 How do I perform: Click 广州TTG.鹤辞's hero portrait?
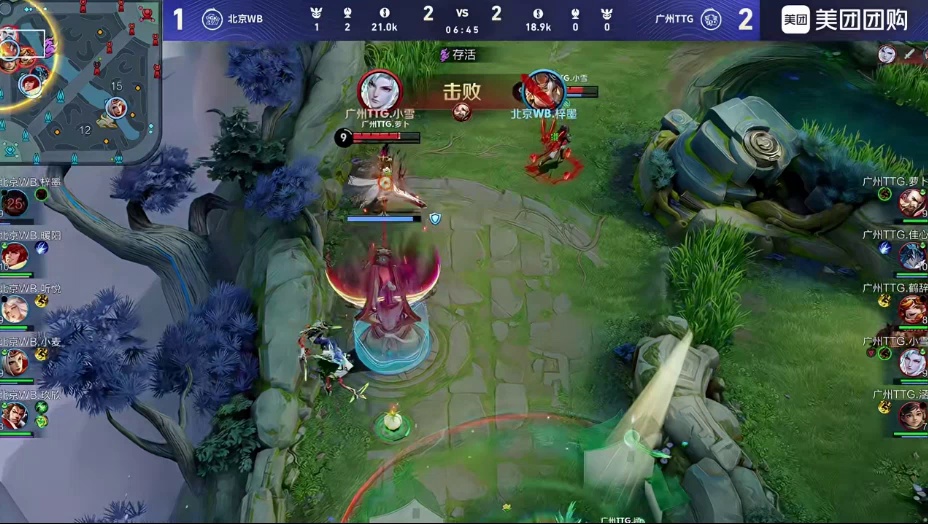click(x=911, y=309)
